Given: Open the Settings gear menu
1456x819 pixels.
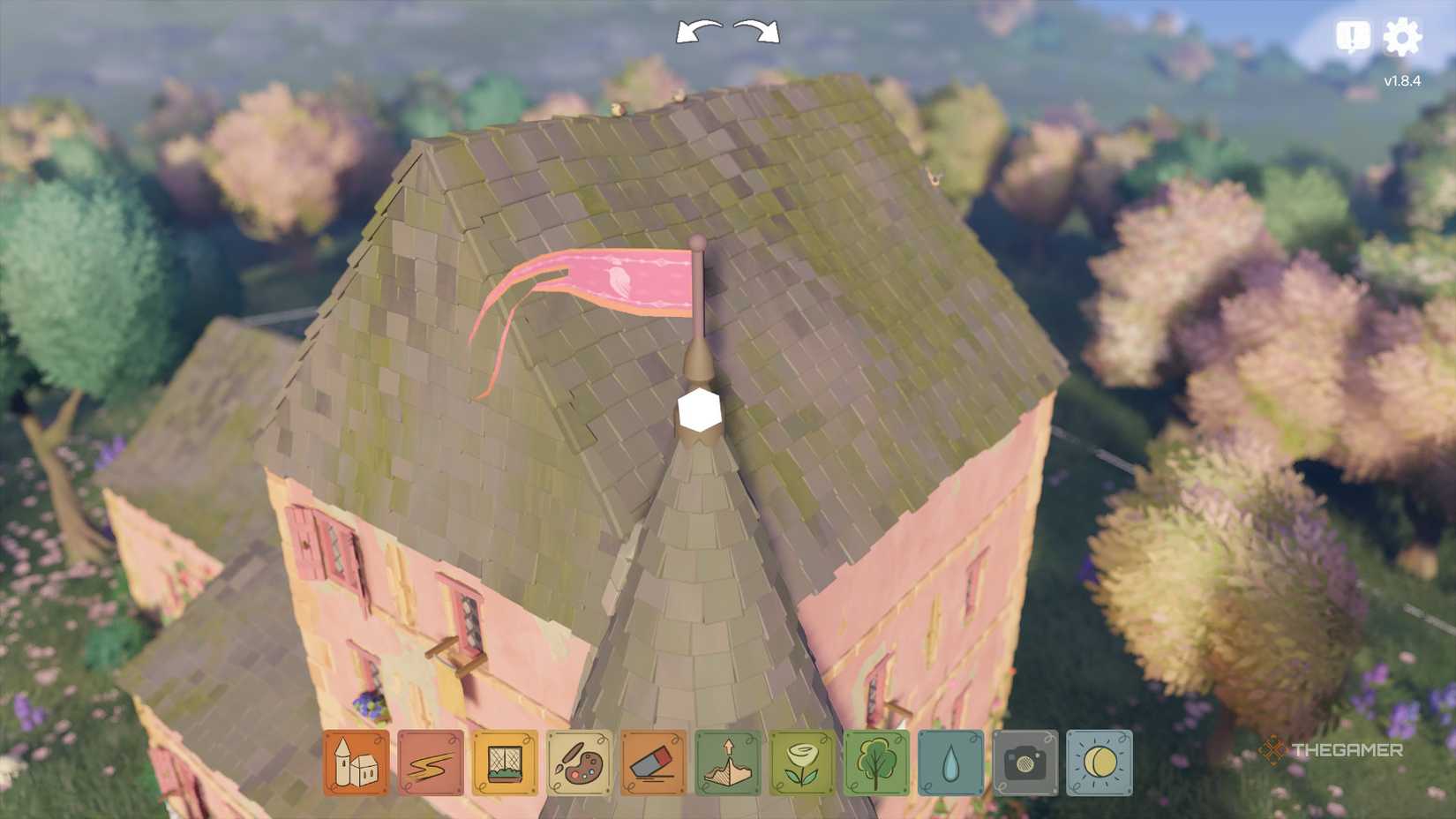Looking at the screenshot, I should [x=1405, y=35].
